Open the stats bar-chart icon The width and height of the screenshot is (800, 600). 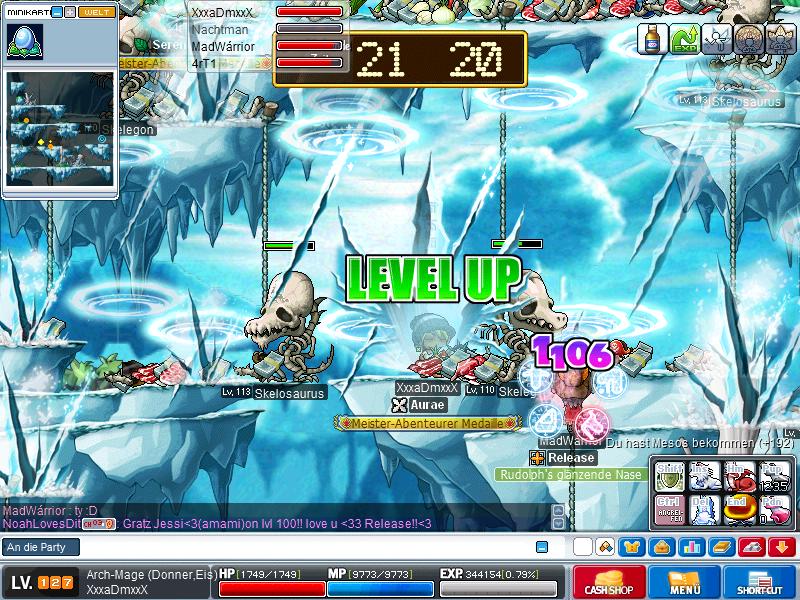click(690, 547)
